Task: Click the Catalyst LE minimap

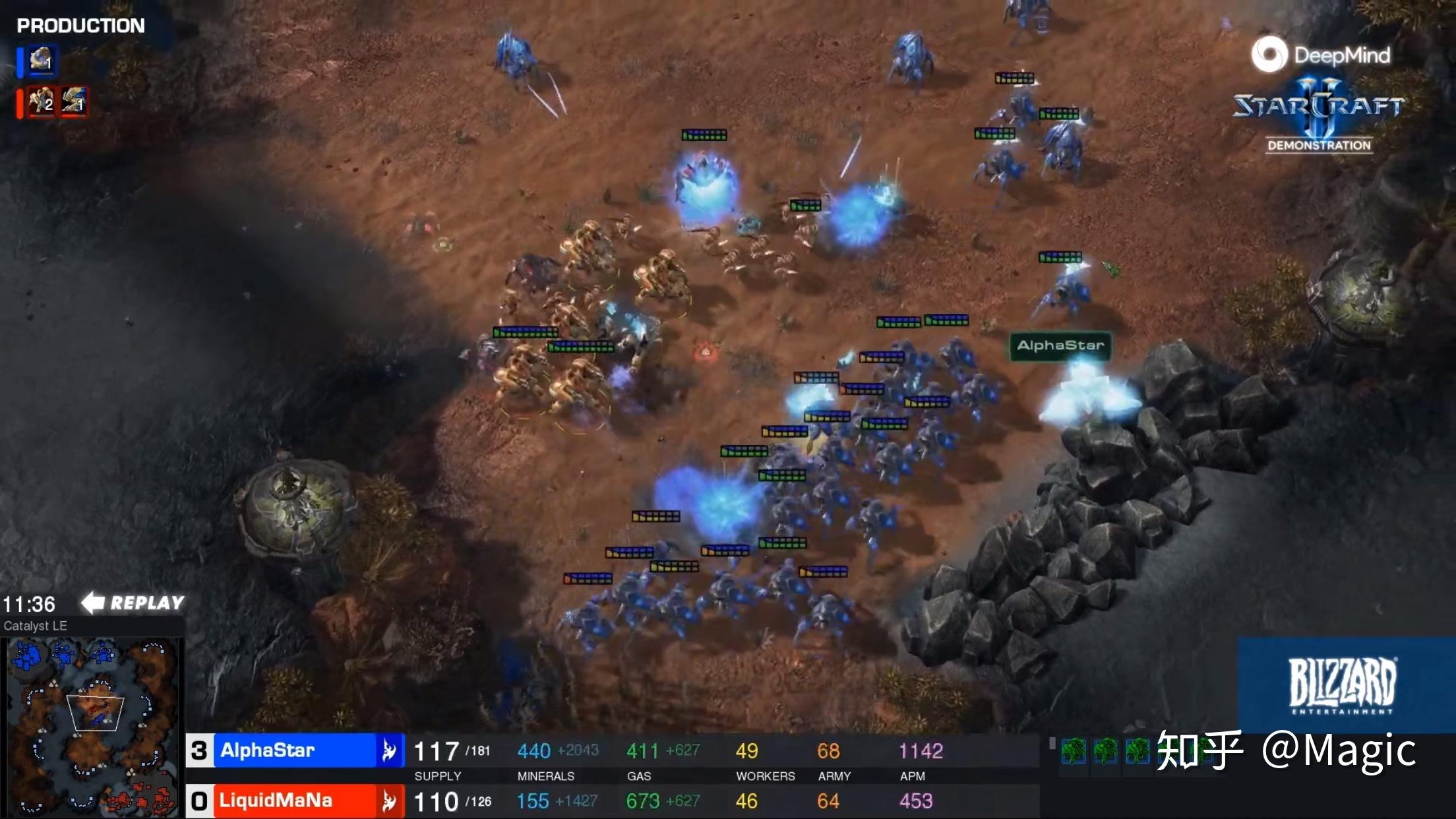Action: click(92, 727)
